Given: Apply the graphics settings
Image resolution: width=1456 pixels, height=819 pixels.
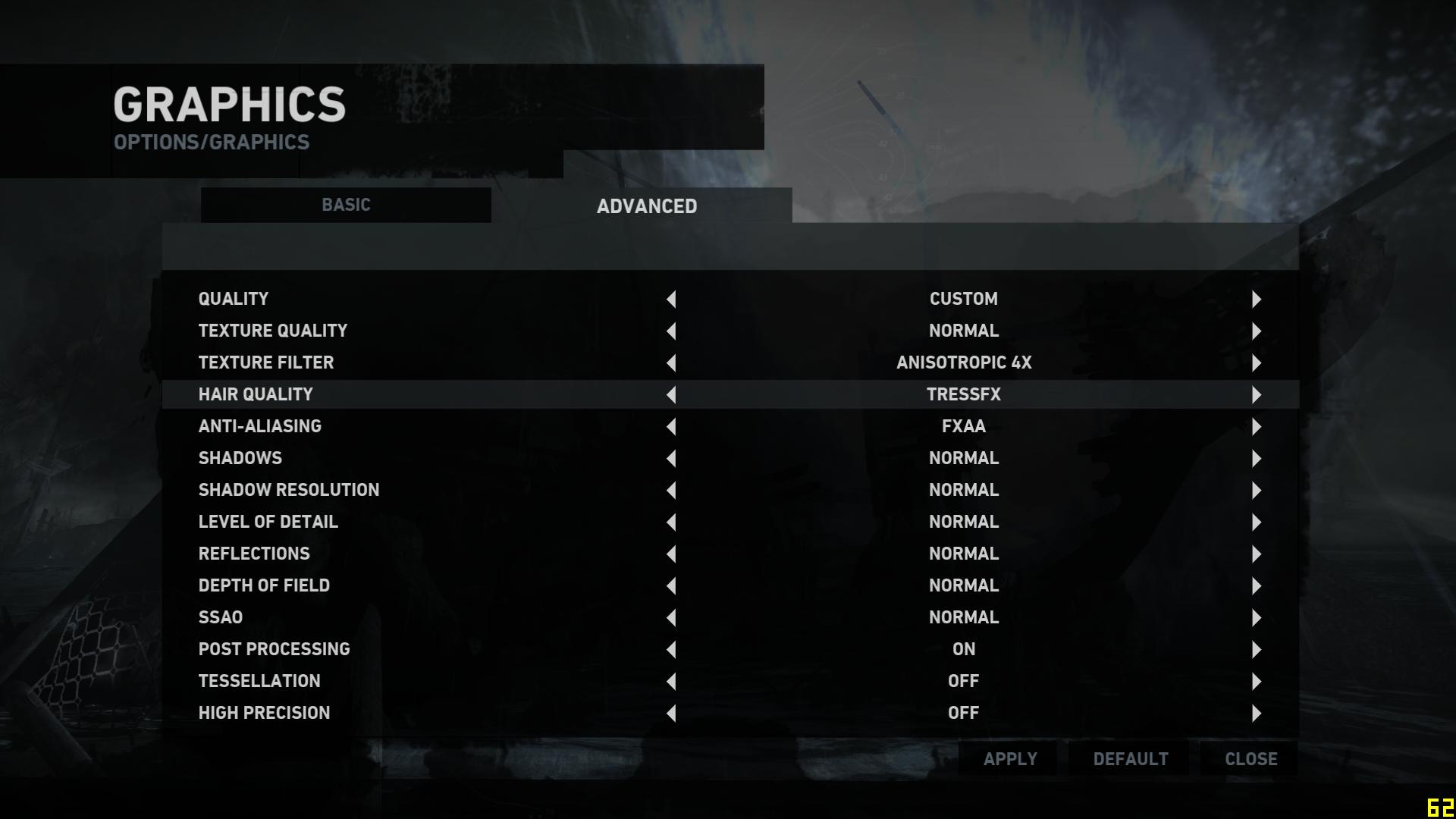Looking at the screenshot, I should (x=1010, y=759).
